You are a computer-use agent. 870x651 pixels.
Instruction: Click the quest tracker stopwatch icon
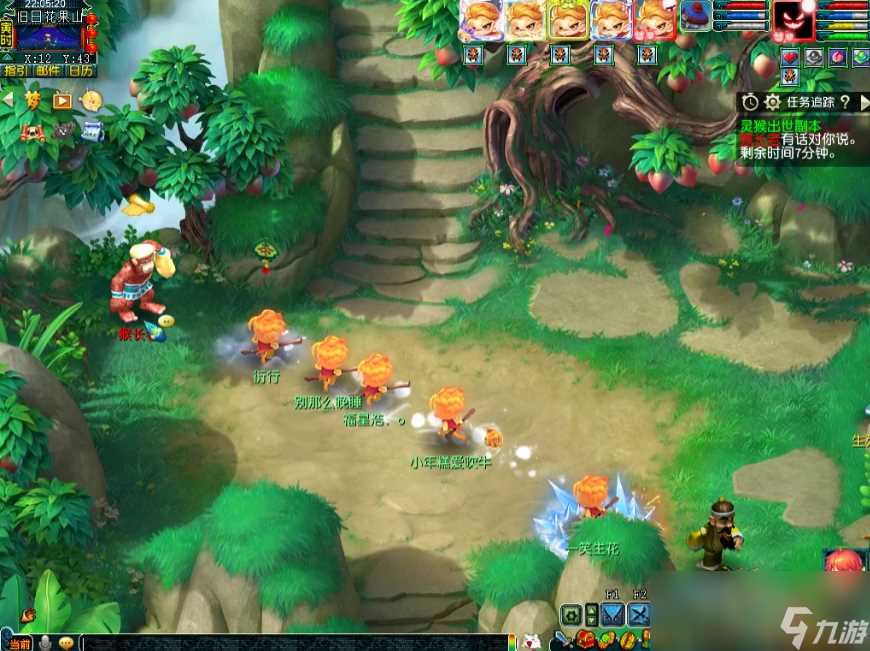pyautogui.click(x=750, y=102)
